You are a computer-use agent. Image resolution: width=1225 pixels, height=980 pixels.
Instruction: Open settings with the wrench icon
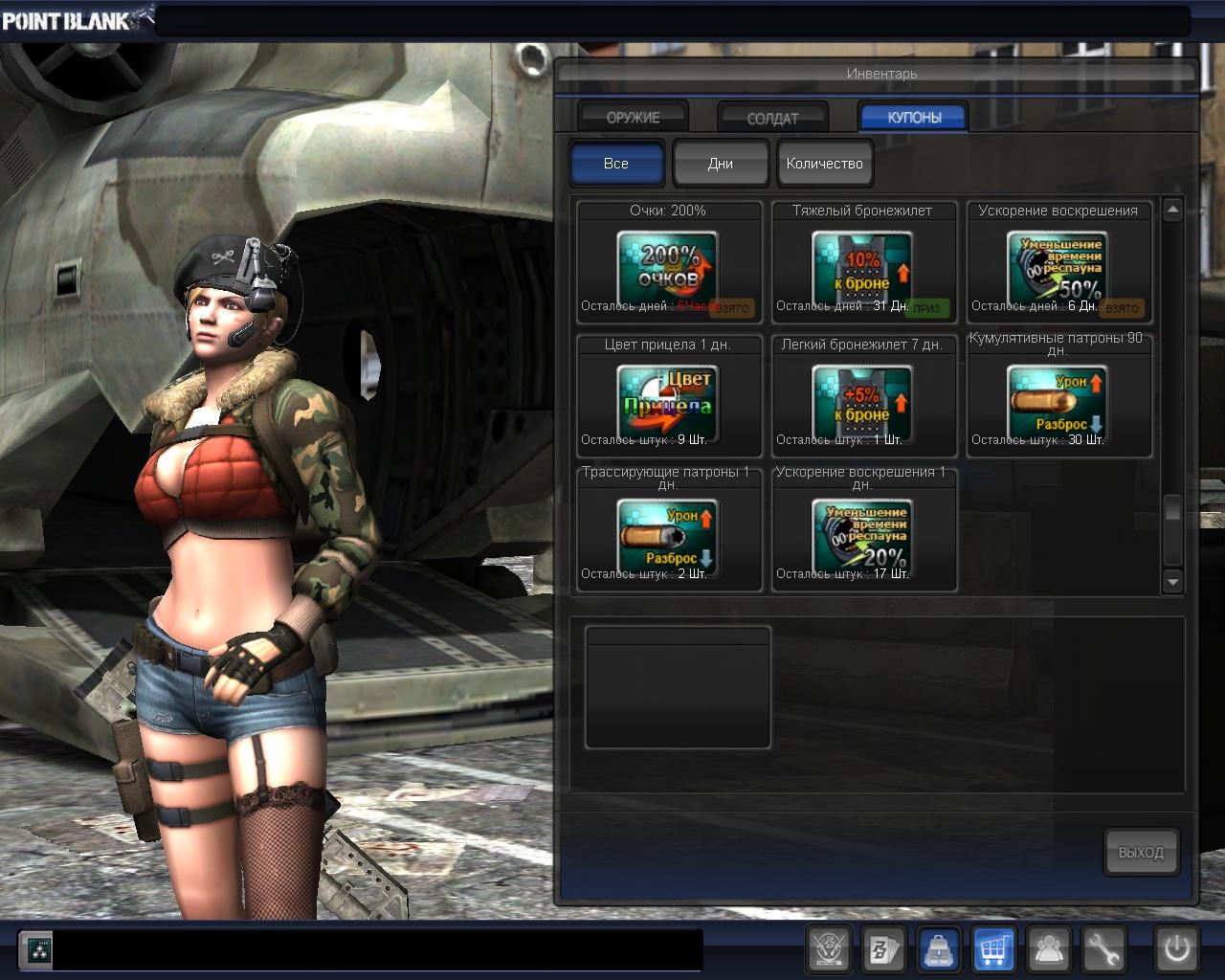point(1103,949)
